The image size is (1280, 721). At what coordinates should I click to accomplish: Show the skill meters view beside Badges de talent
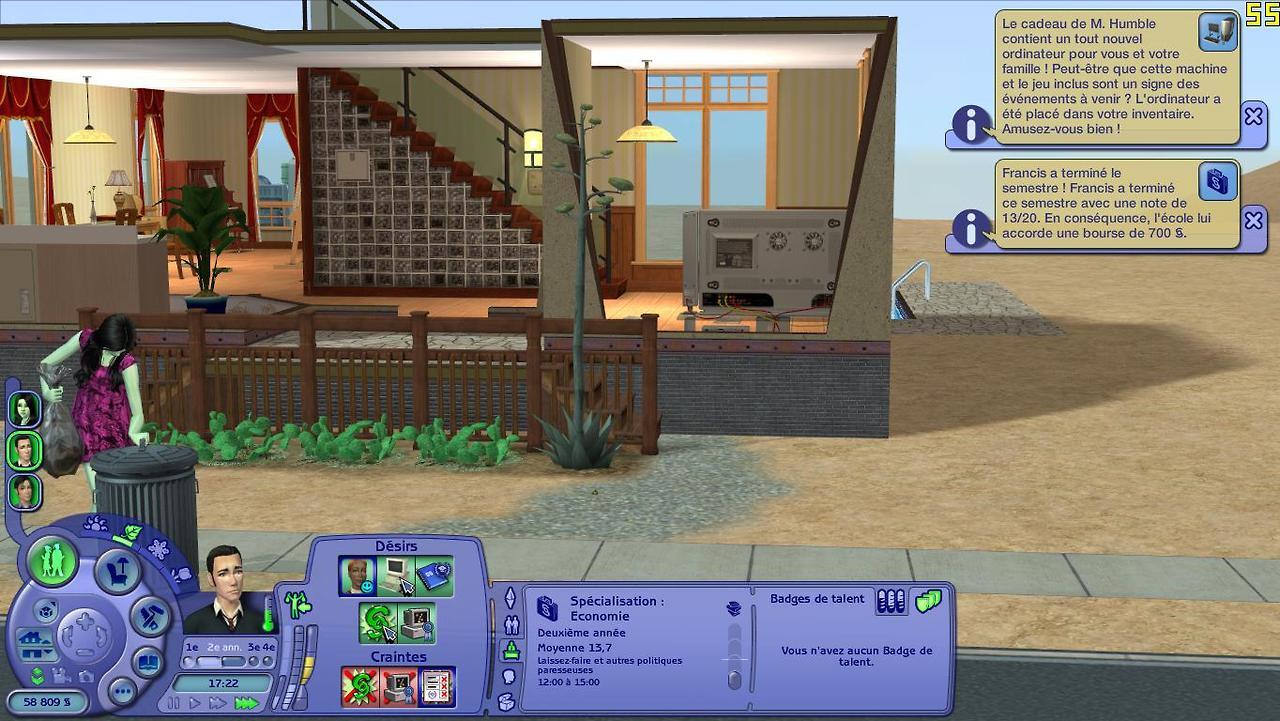pos(890,601)
